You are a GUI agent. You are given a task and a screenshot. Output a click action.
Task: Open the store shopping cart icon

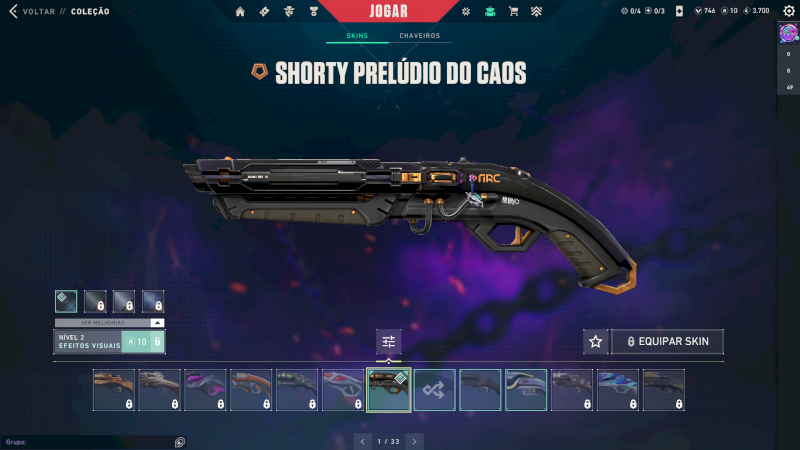(x=513, y=11)
